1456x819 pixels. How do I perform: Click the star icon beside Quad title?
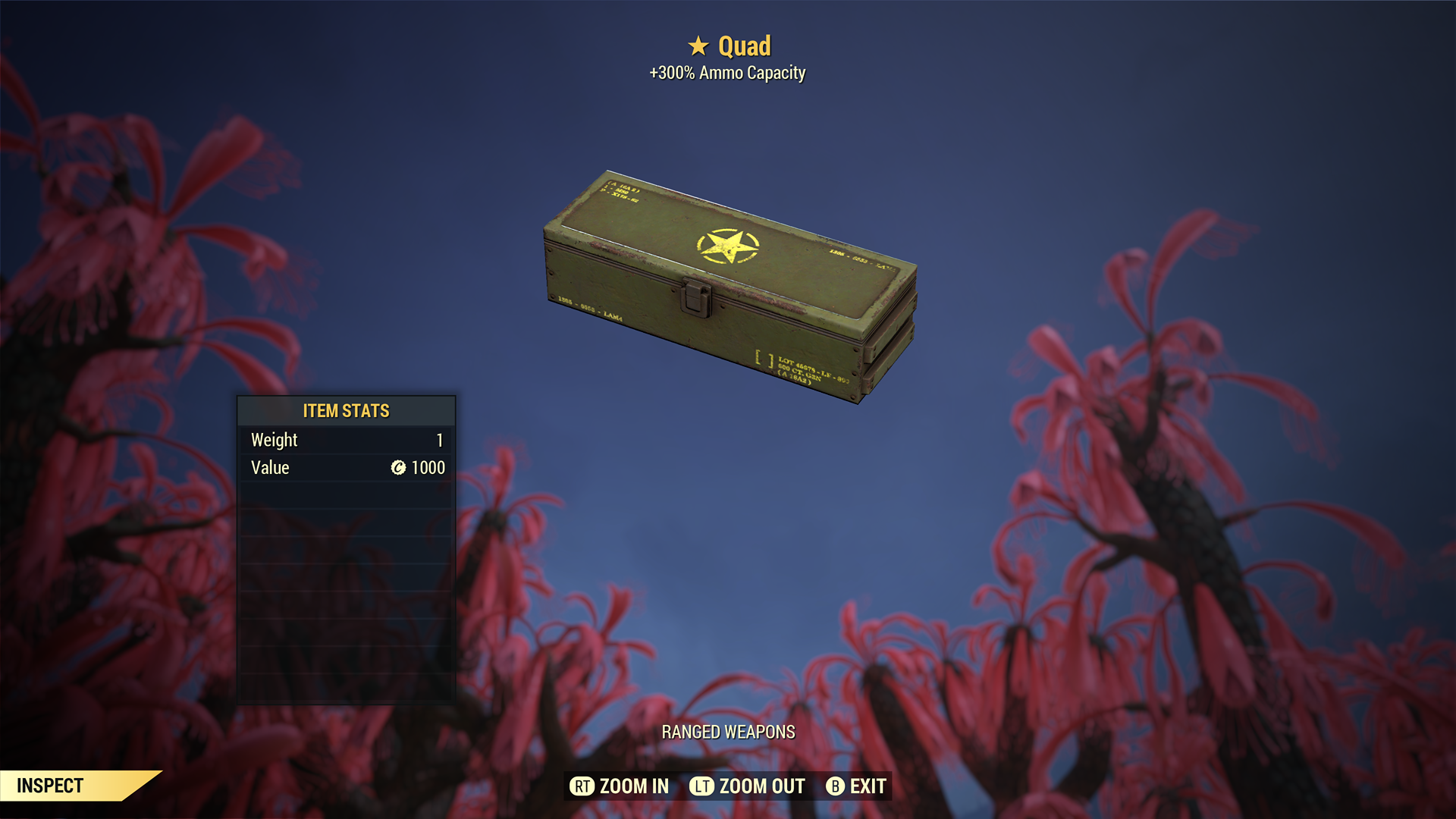coord(698,45)
